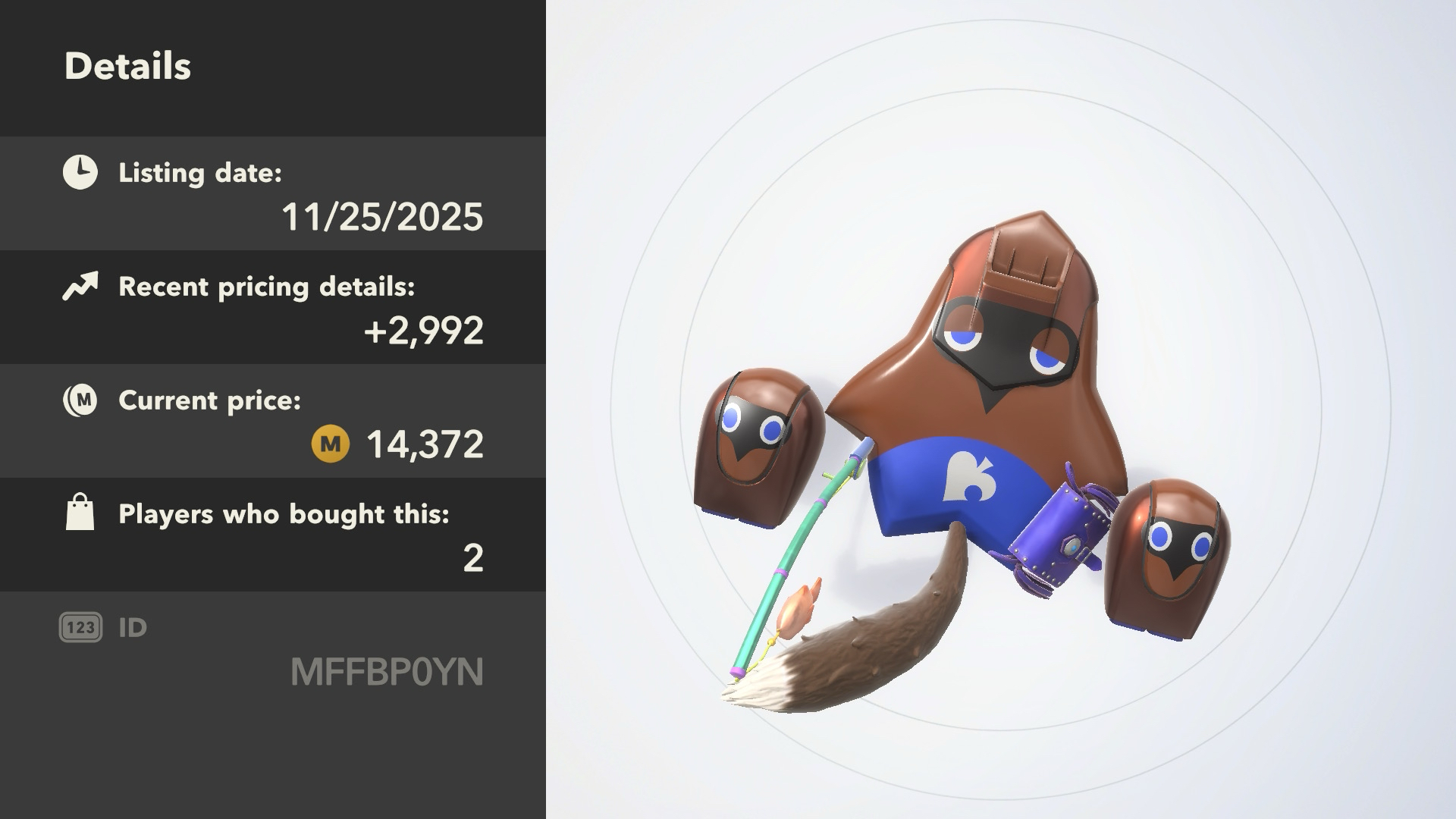1456x819 pixels.
Task: Click the item ID code MFFBP0YN
Action: point(387,672)
